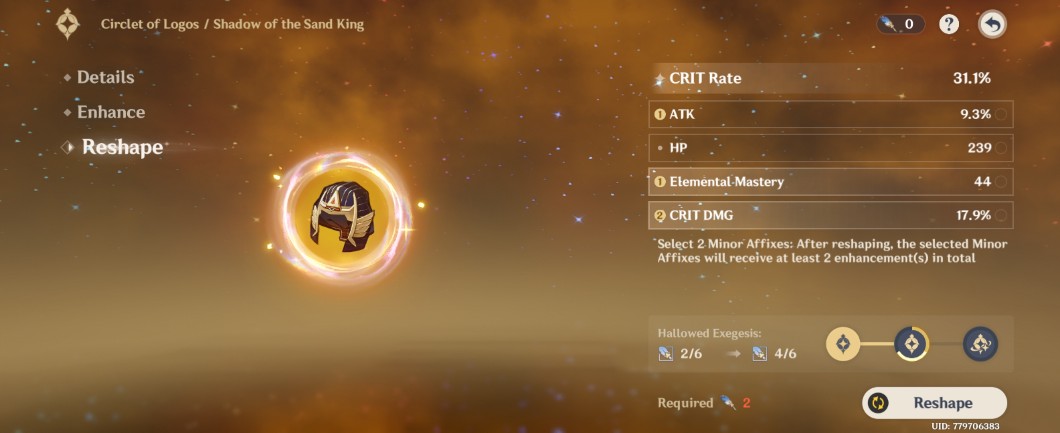The image size is (1060, 433).
Task: Click the reshape item counter at top
Action: pyautogui.click(x=900, y=24)
